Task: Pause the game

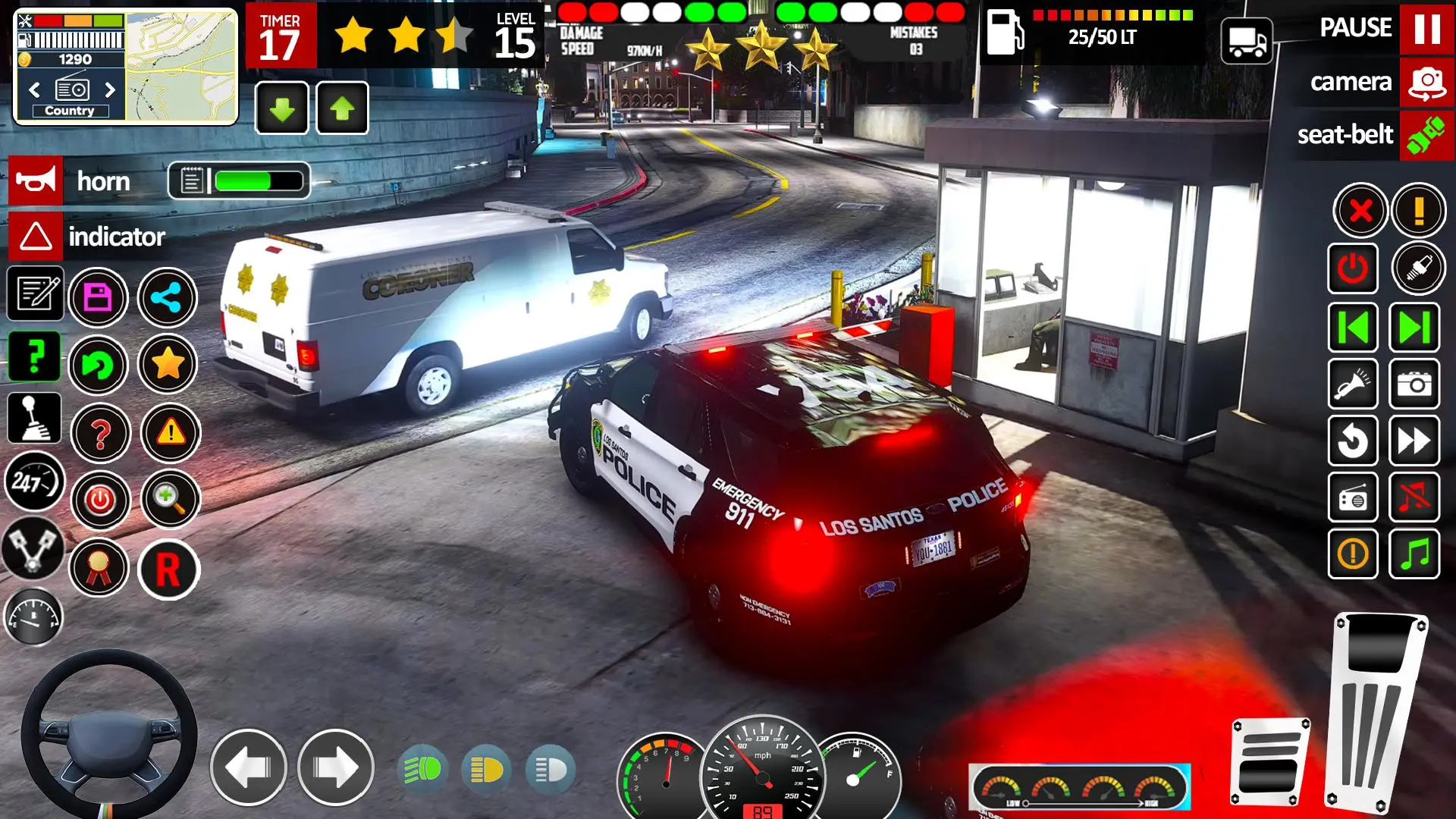Action: [x=1426, y=29]
